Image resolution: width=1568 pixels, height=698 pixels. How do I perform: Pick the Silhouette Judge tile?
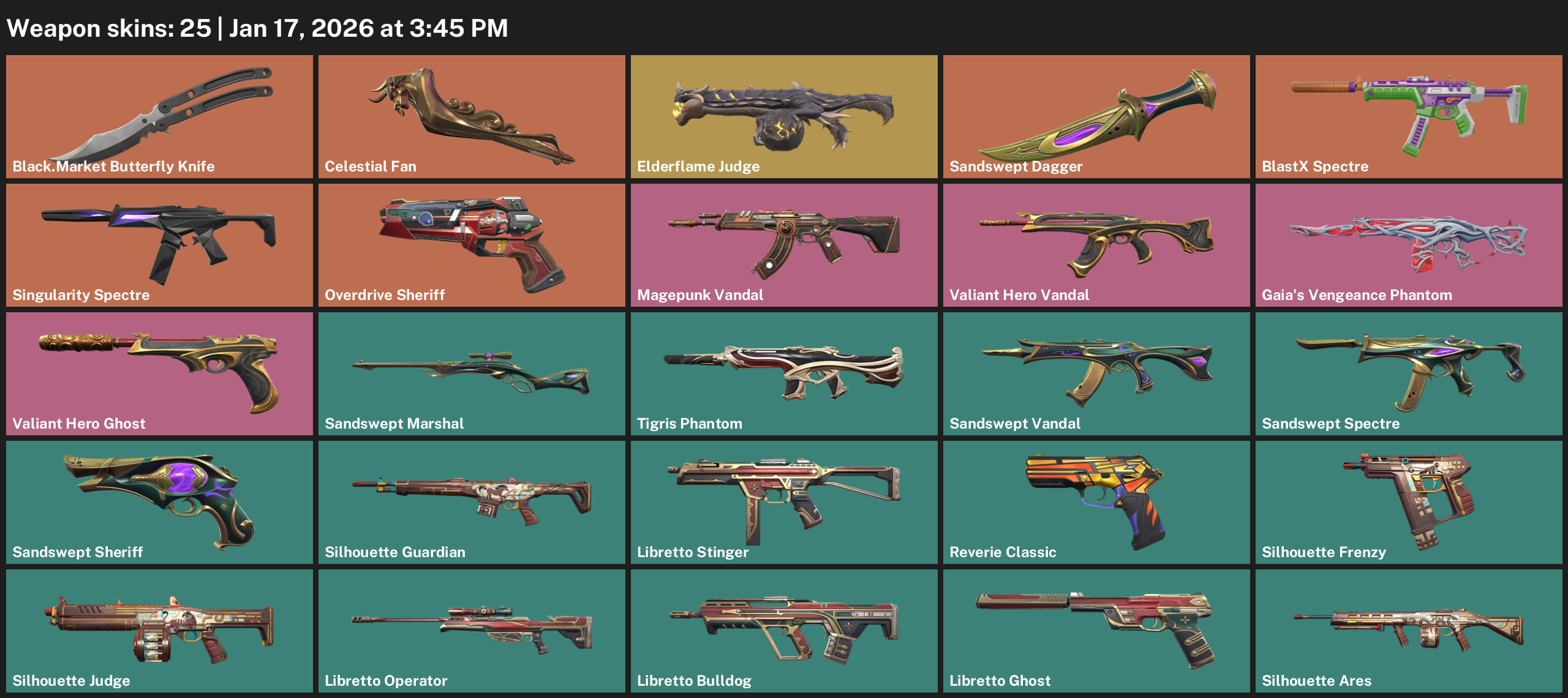point(159,631)
